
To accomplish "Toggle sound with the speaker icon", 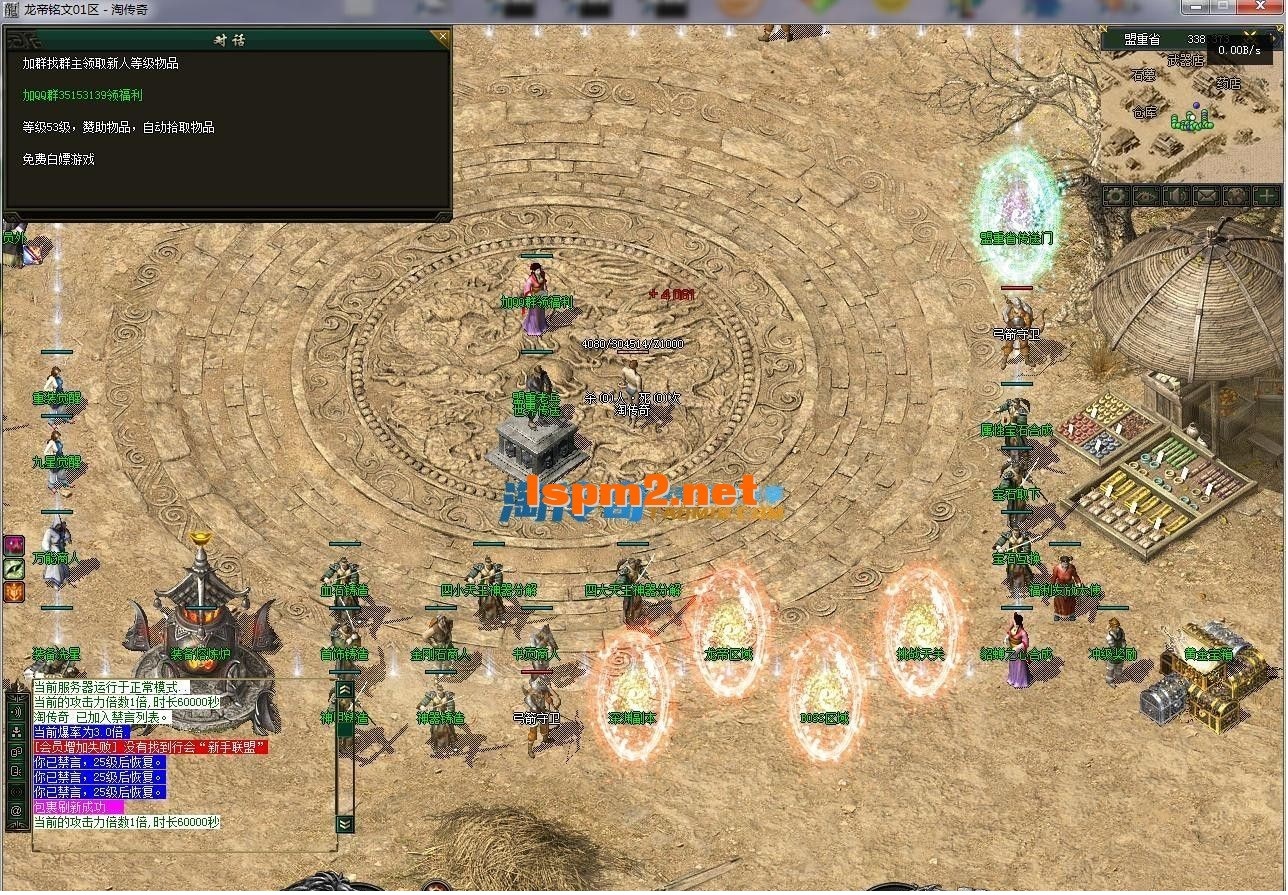I will point(1176,196).
